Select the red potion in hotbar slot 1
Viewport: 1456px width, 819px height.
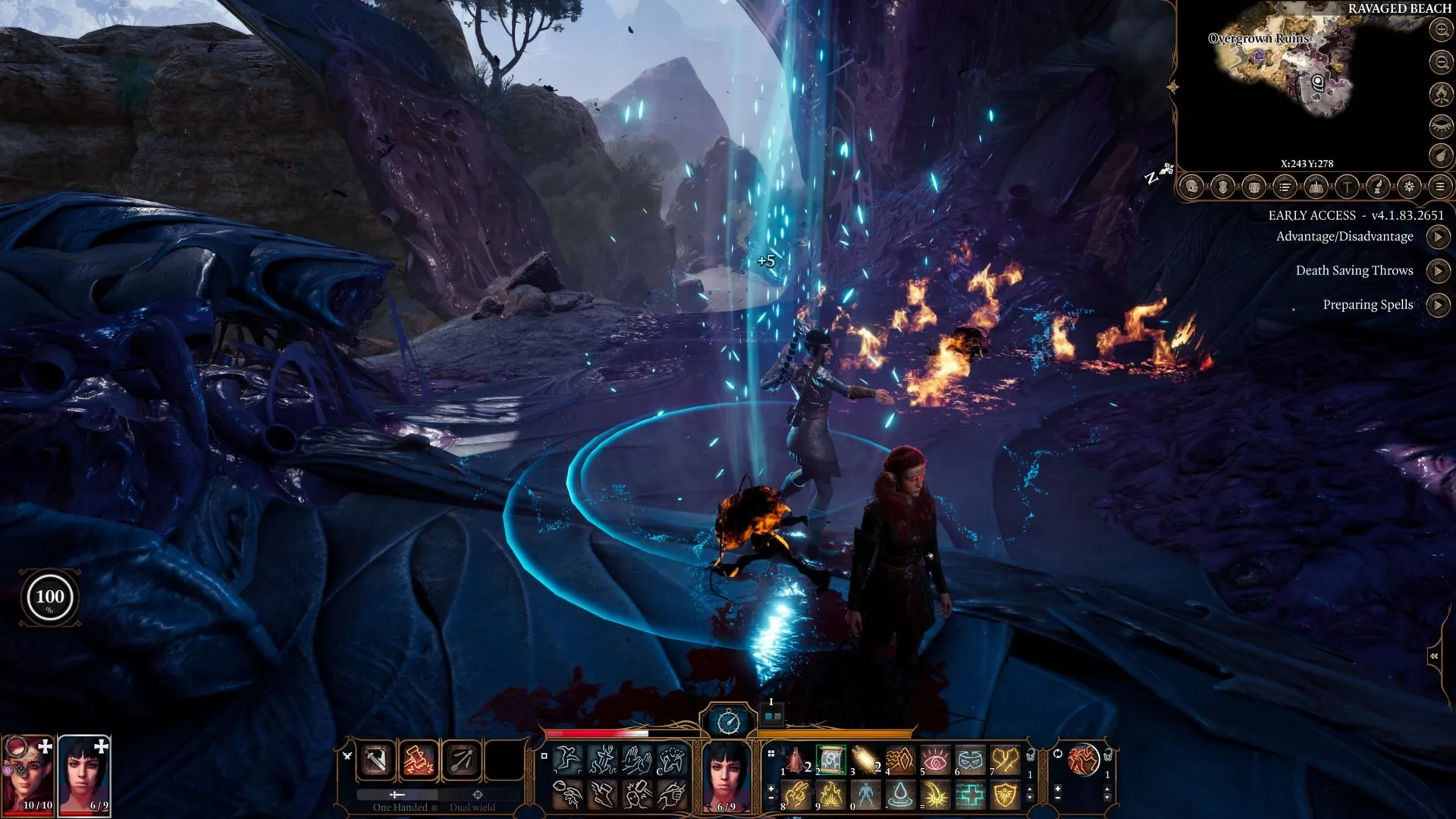[x=796, y=760]
